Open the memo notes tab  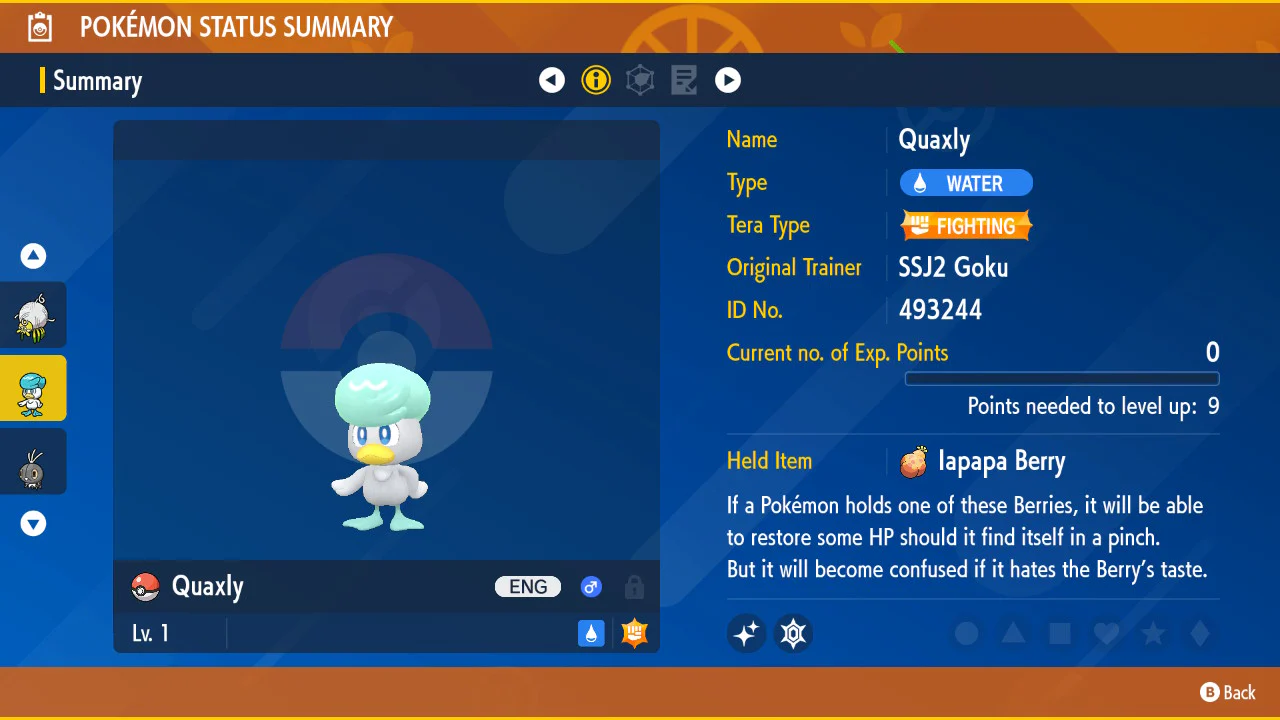tap(684, 80)
